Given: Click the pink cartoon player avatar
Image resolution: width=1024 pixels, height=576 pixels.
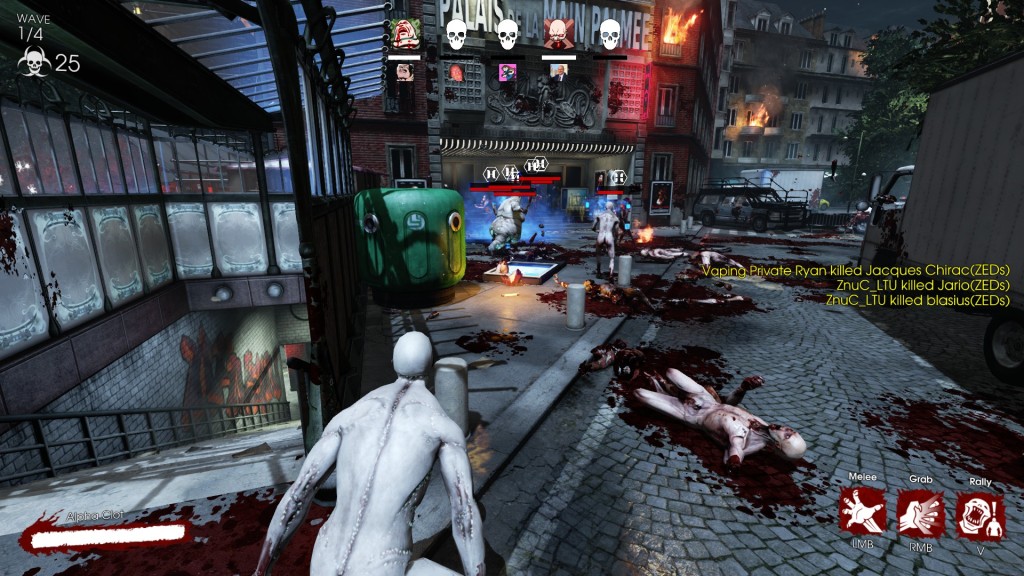Looking at the screenshot, I should pyautogui.click(x=507, y=72).
